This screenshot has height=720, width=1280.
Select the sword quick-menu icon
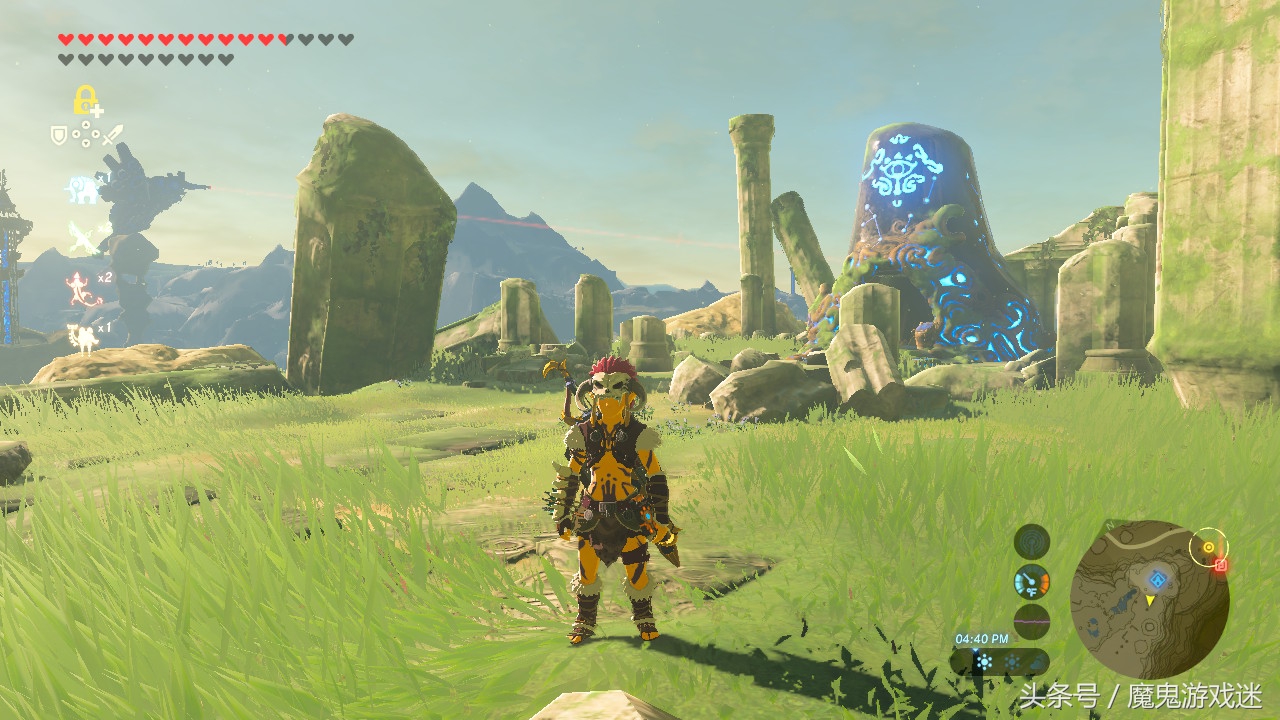(112, 134)
